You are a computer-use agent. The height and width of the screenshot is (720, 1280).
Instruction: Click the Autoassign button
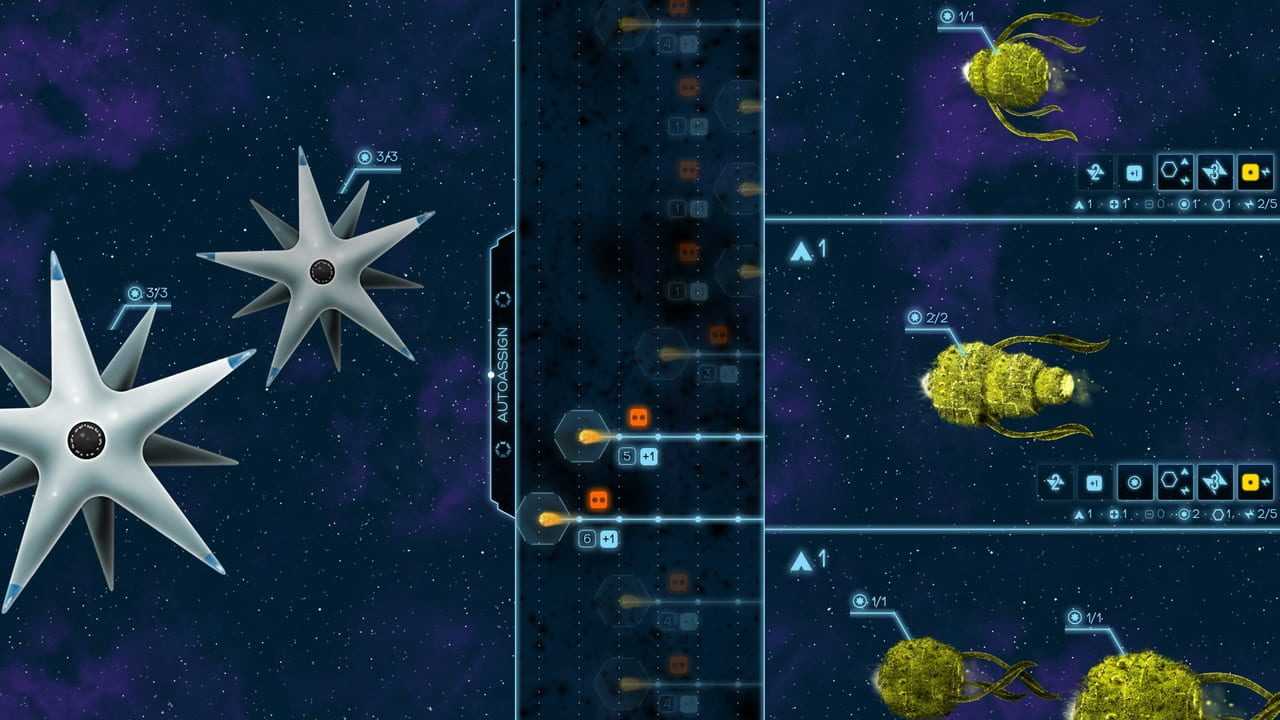[x=502, y=374]
